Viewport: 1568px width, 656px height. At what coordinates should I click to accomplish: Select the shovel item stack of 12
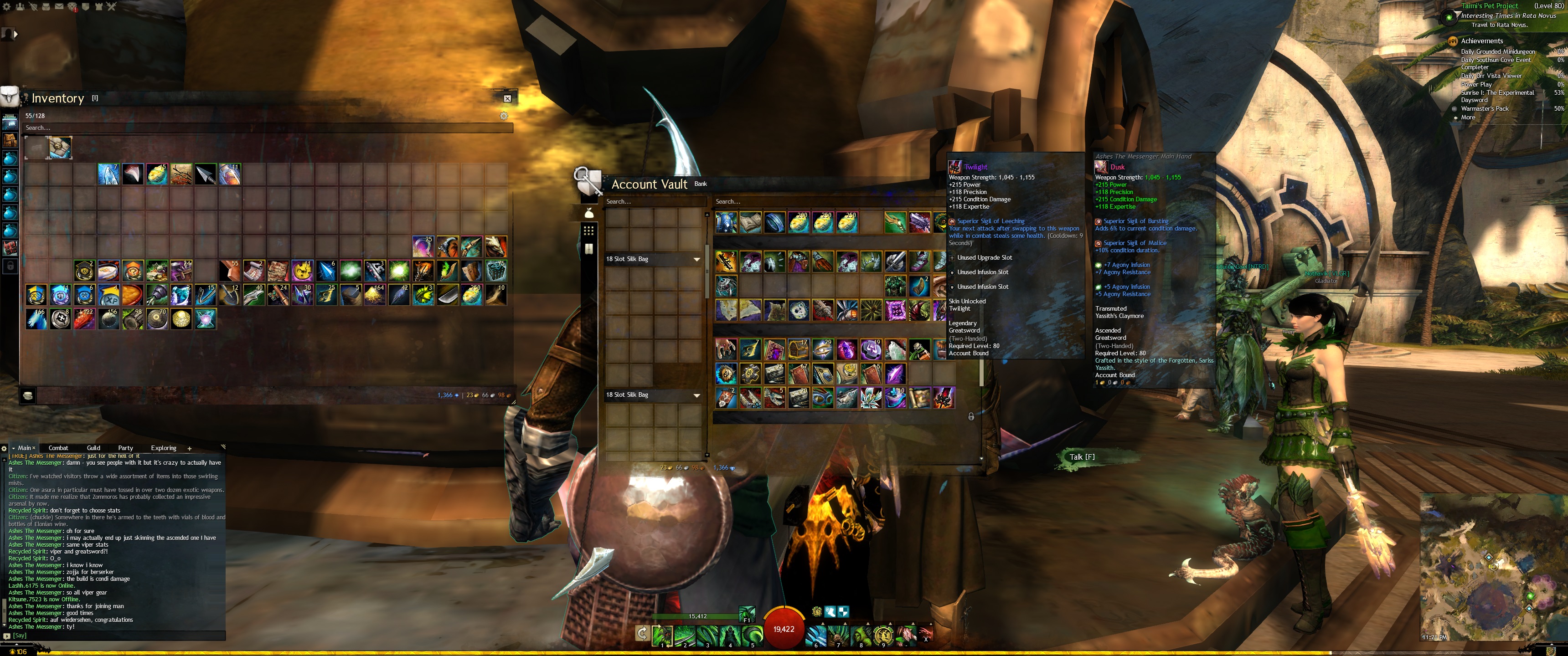tap(229, 295)
